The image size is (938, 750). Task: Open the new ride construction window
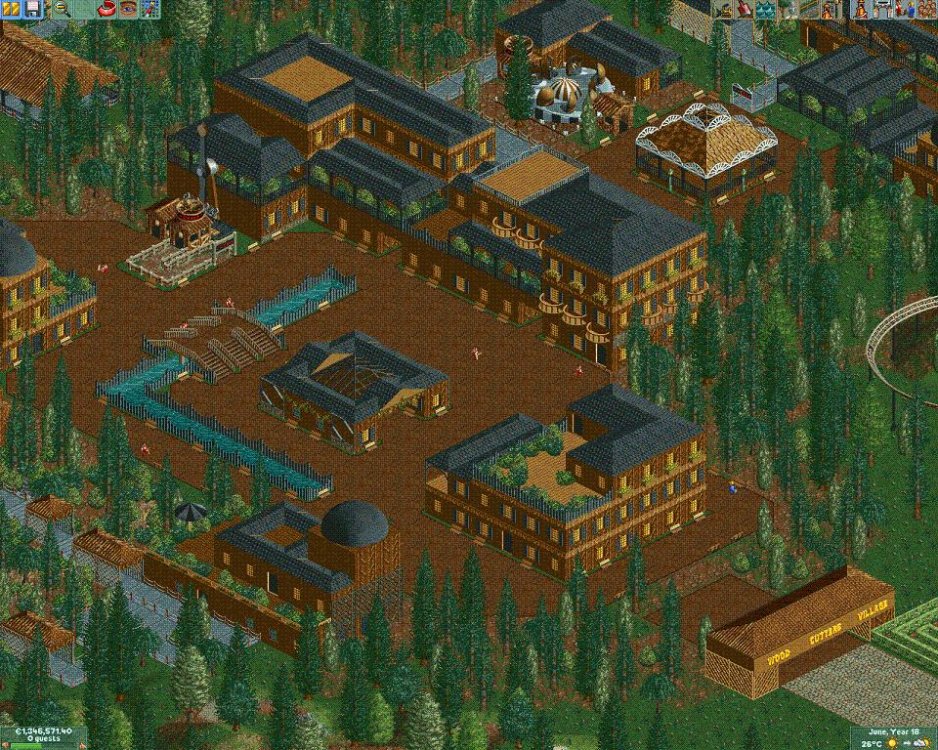coord(830,9)
